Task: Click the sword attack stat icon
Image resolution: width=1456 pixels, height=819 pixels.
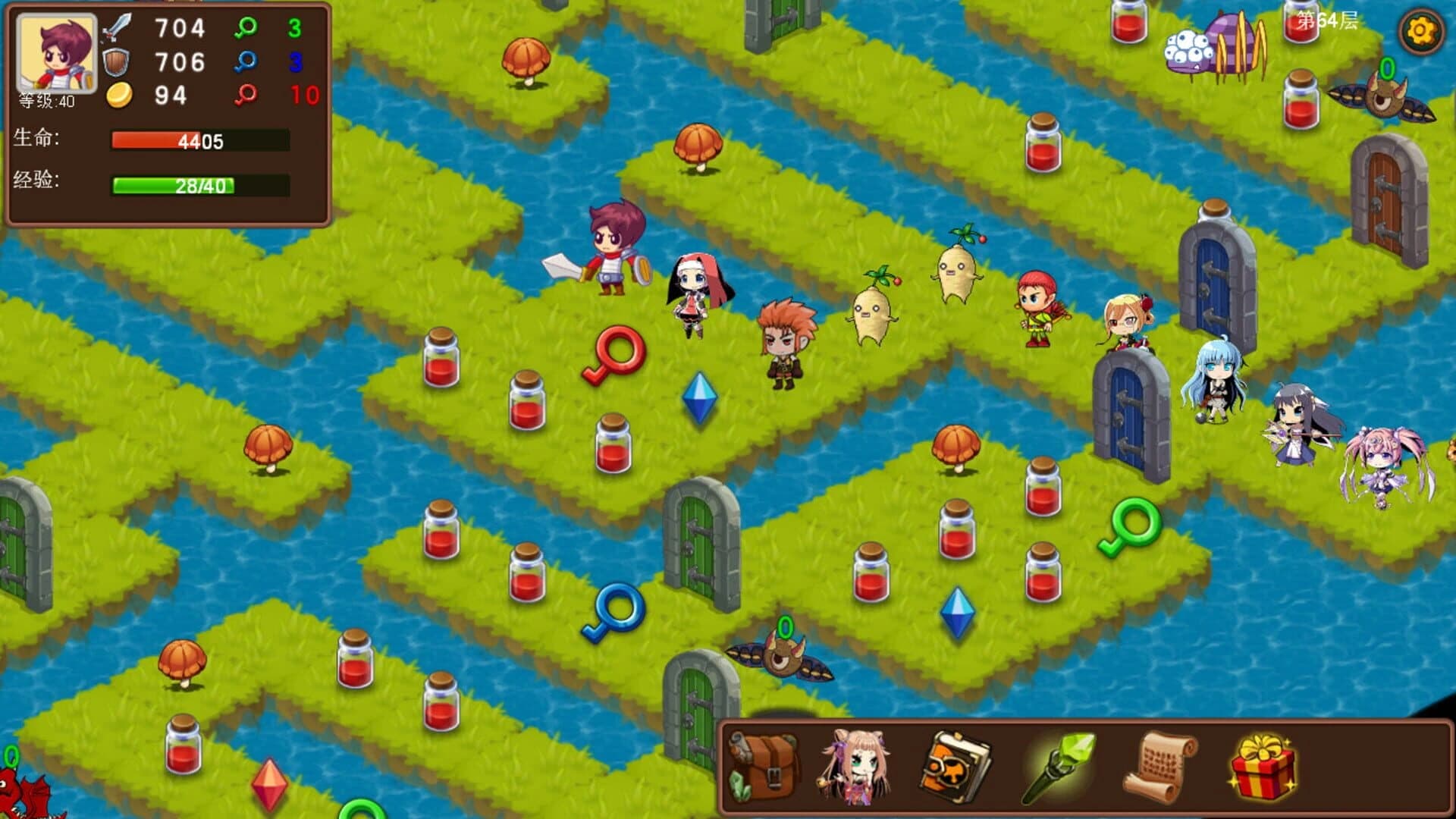Action: [x=118, y=29]
